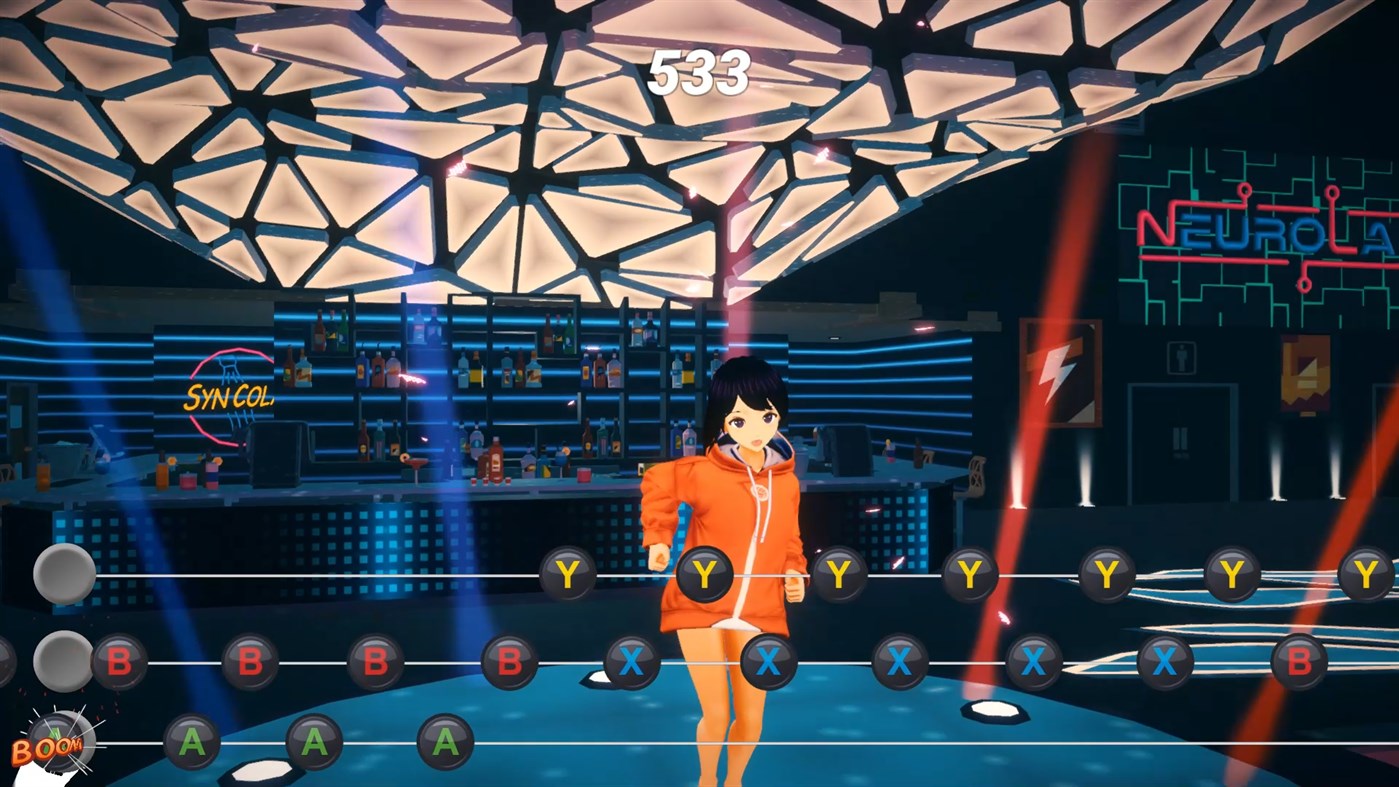Select the X note nearest the dancer's hand
The width and height of the screenshot is (1399, 787).
point(765,660)
